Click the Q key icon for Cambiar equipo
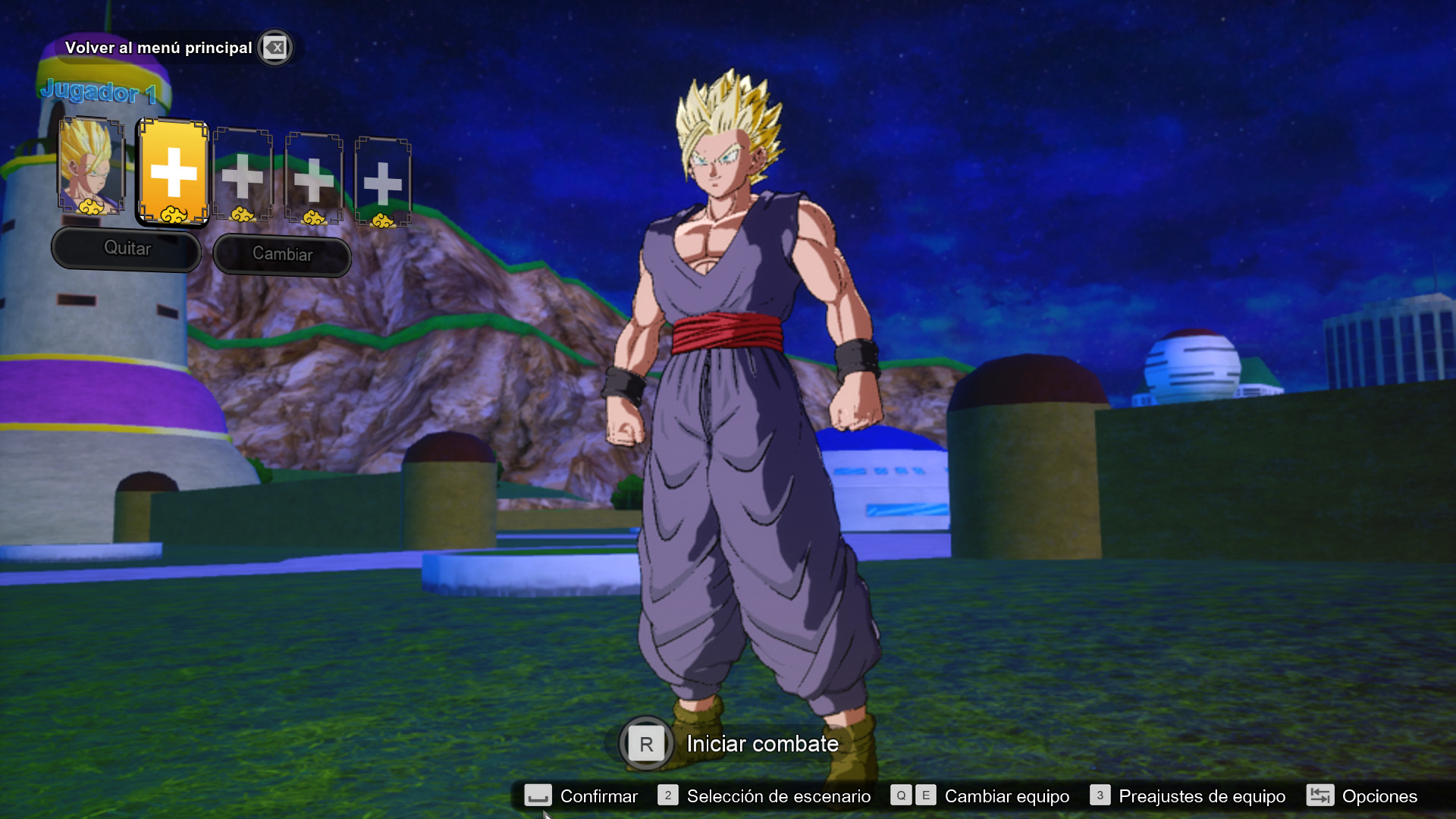Image resolution: width=1456 pixels, height=819 pixels. (901, 796)
